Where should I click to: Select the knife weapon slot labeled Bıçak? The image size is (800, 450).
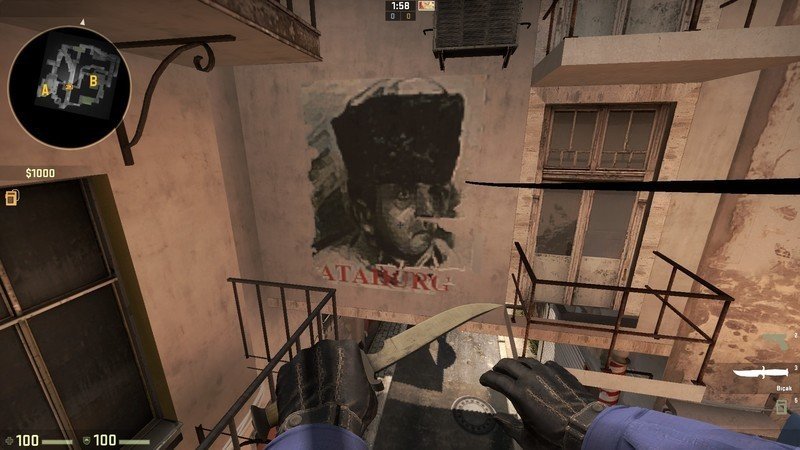click(x=763, y=374)
